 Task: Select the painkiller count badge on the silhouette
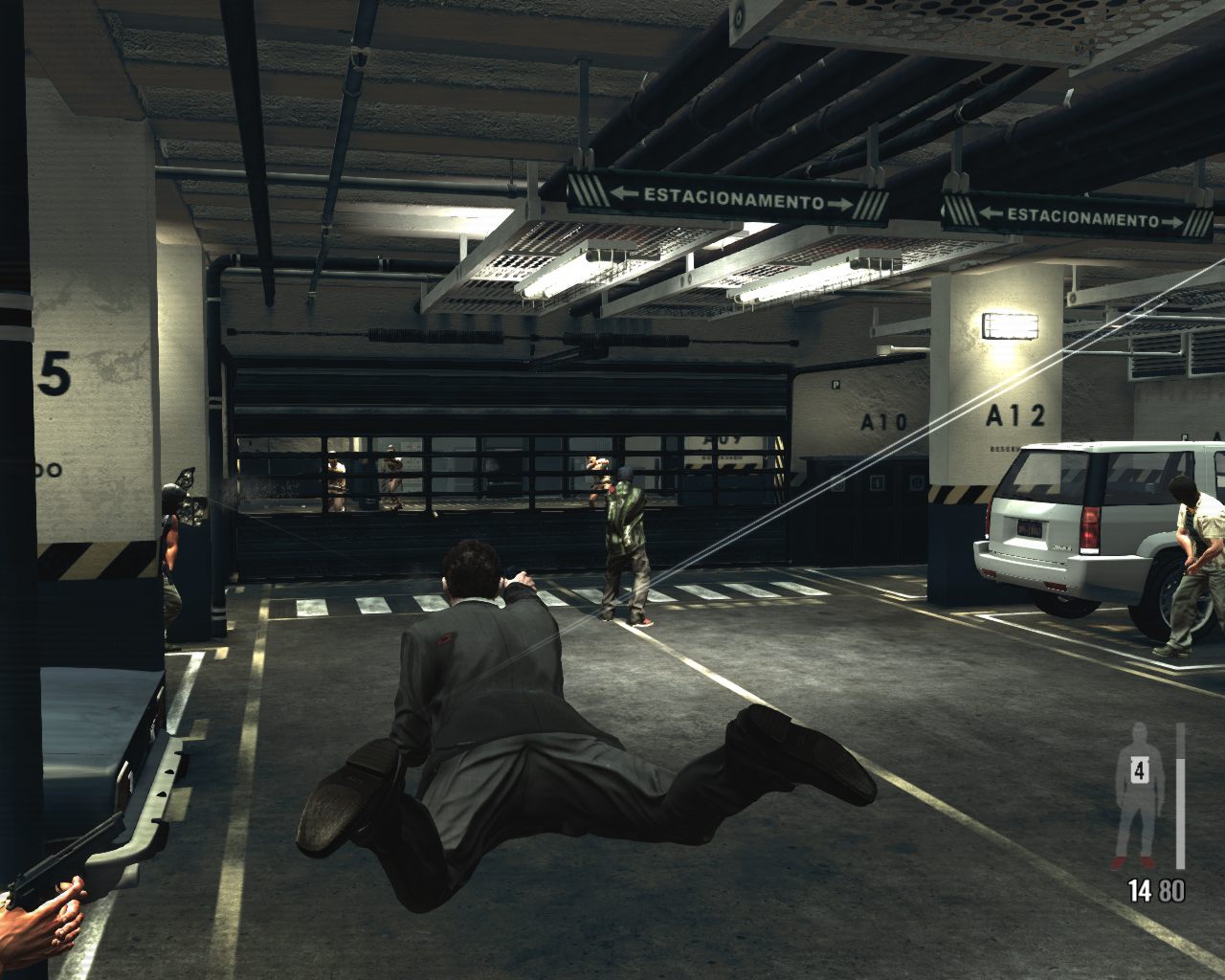point(1139,768)
